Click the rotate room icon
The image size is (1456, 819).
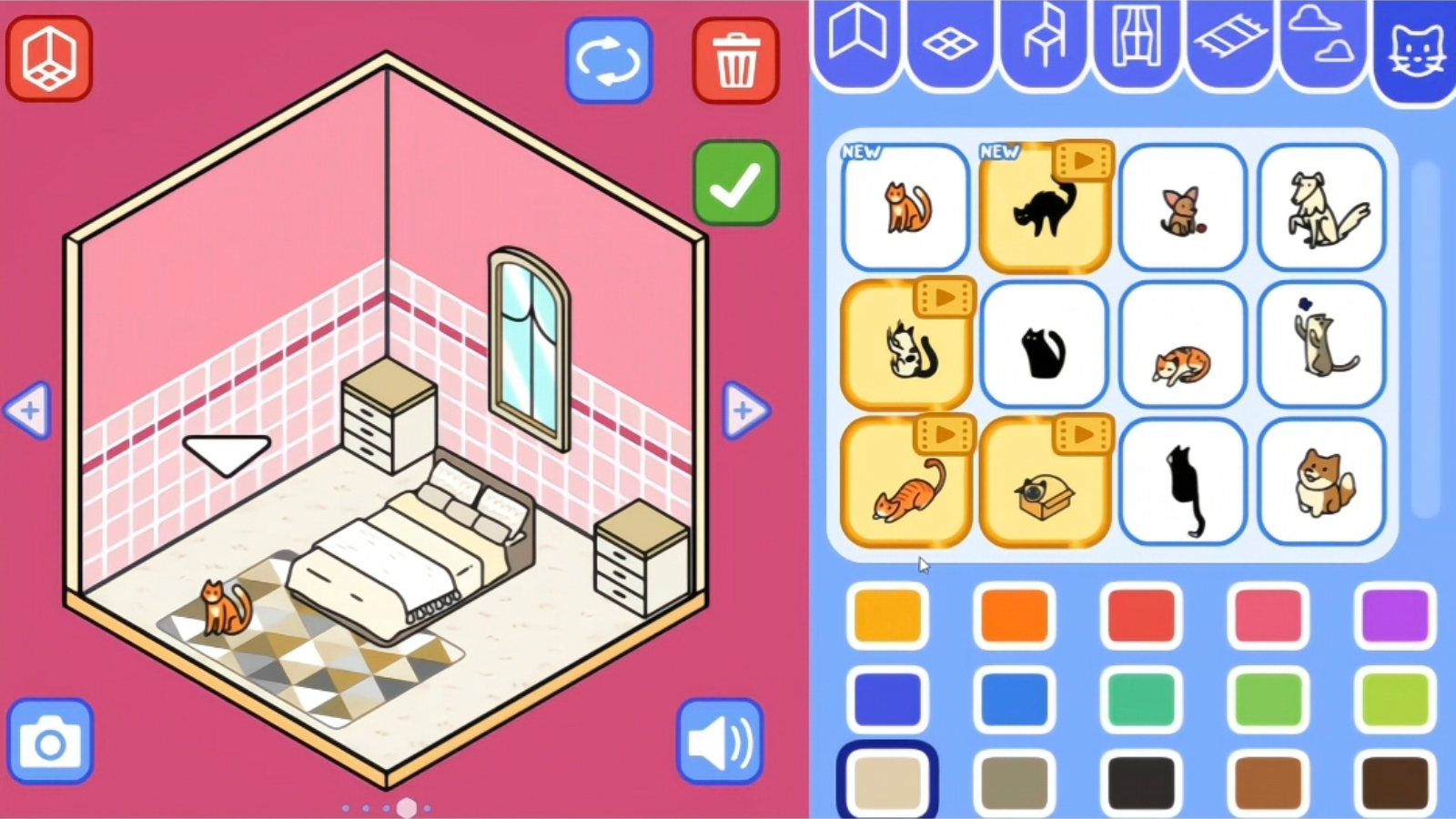[x=608, y=58]
